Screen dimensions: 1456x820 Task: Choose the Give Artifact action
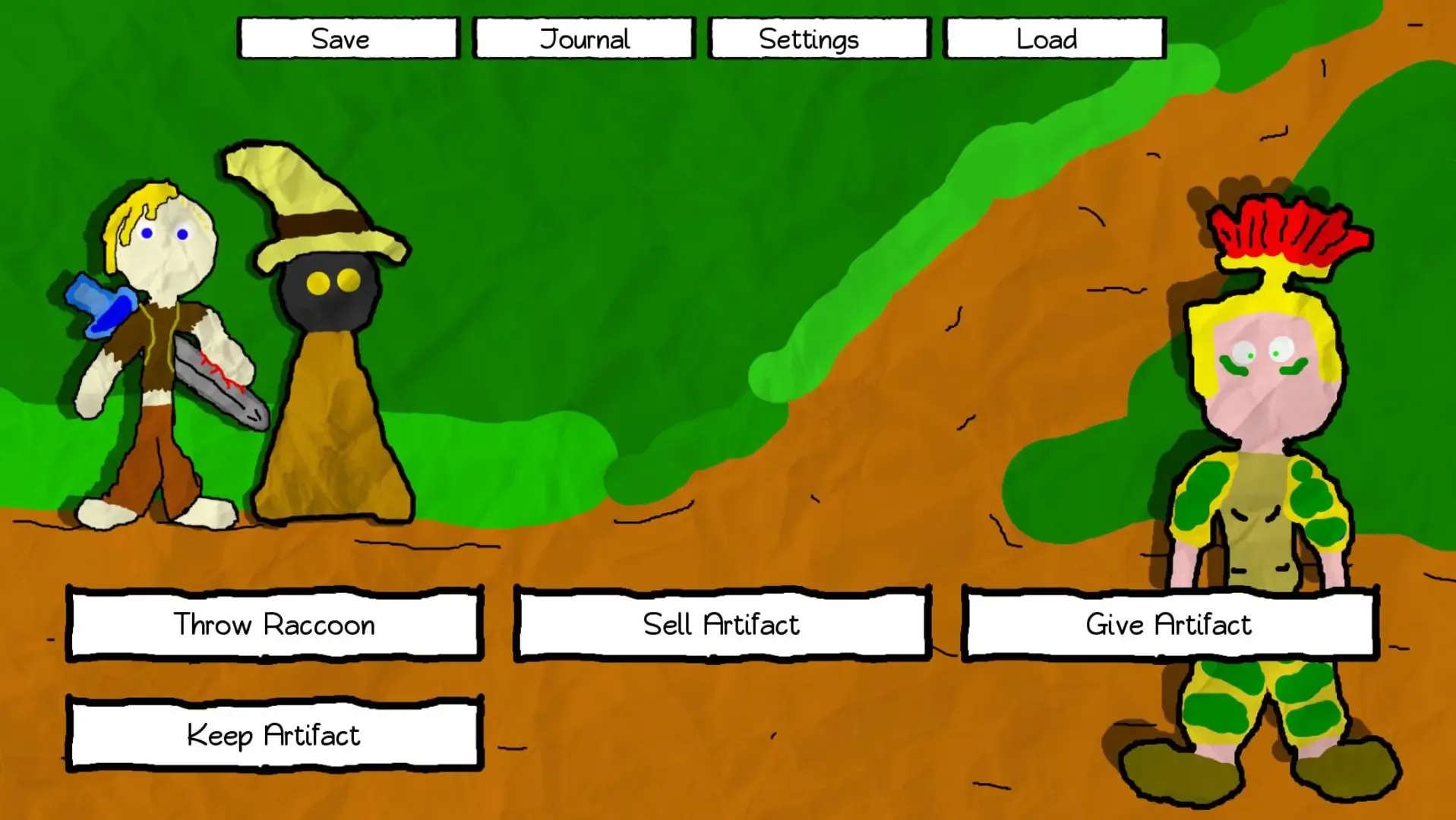coord(1169,624)
